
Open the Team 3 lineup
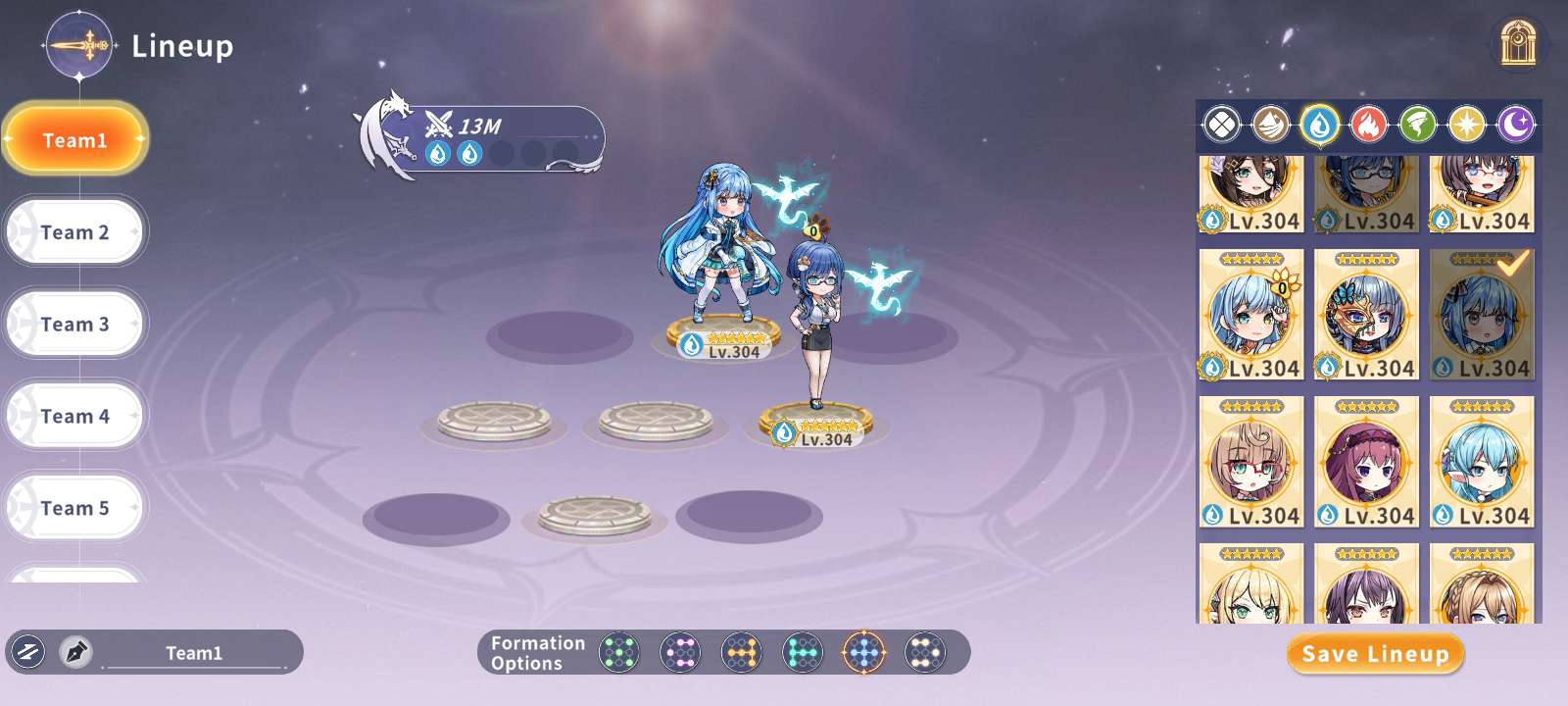pos(75,325)
